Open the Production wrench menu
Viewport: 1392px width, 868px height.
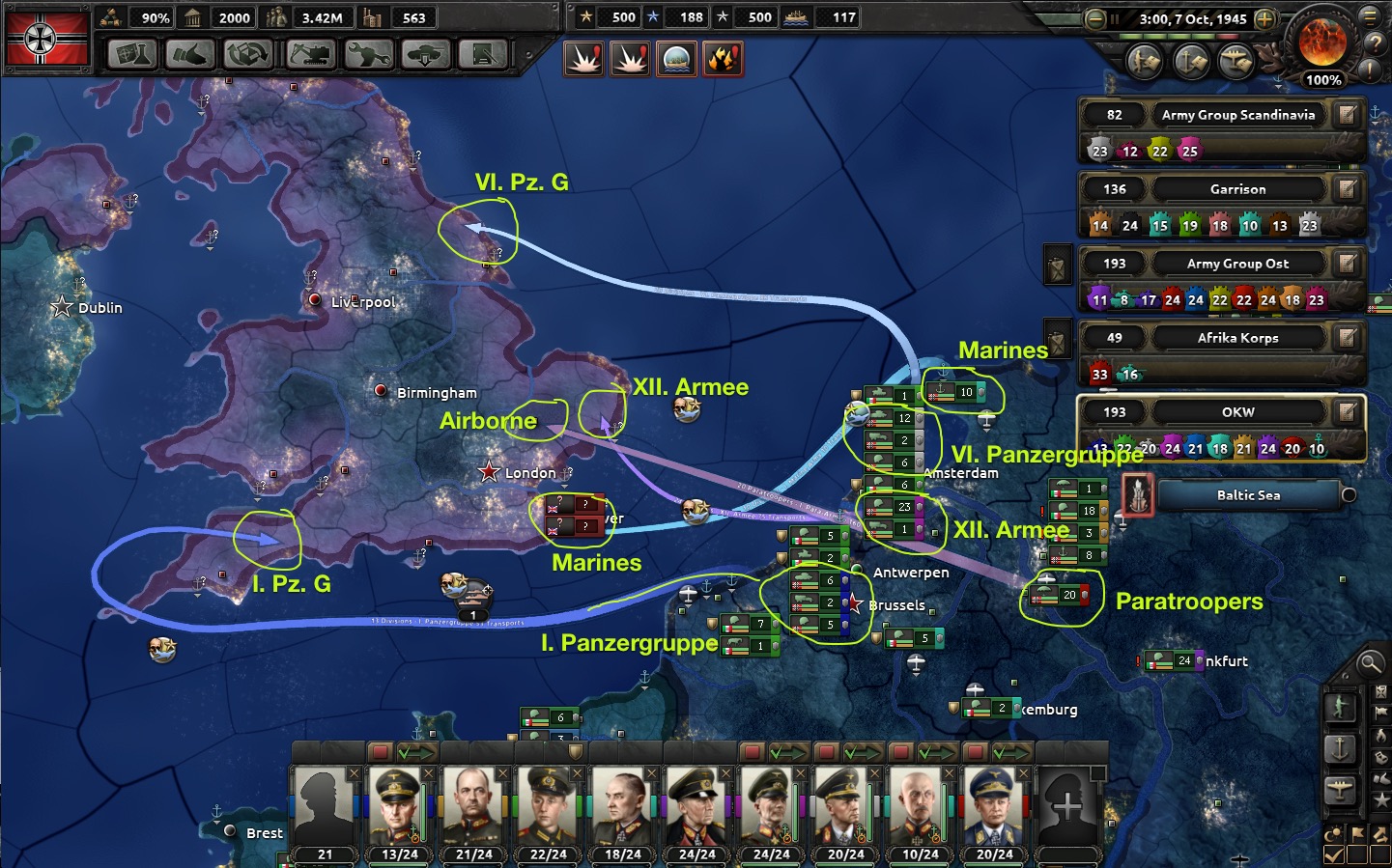pos(368,55)
